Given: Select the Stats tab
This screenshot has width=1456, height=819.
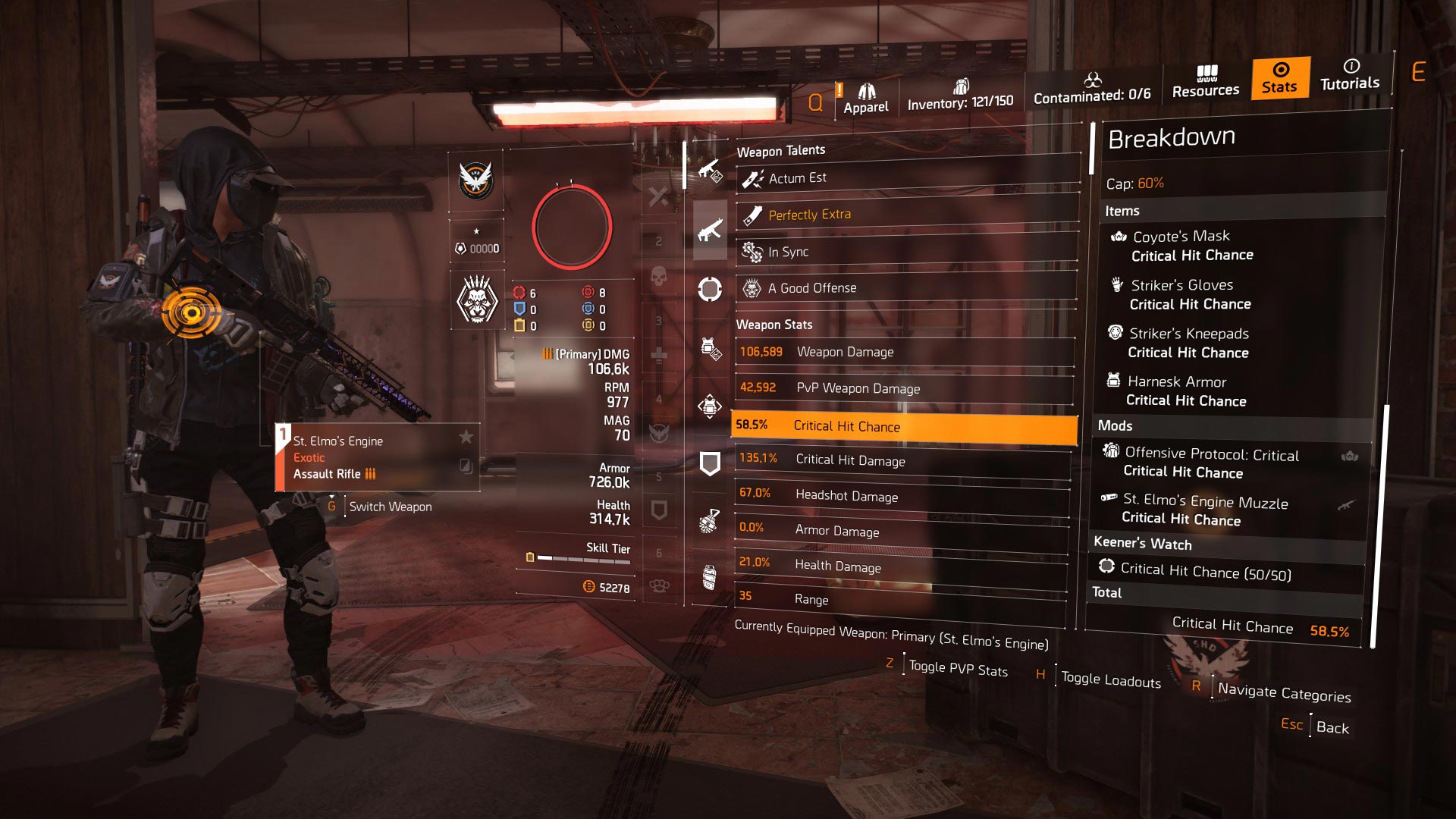Looking at the screenshot, I should click(x=1279, y=78).
